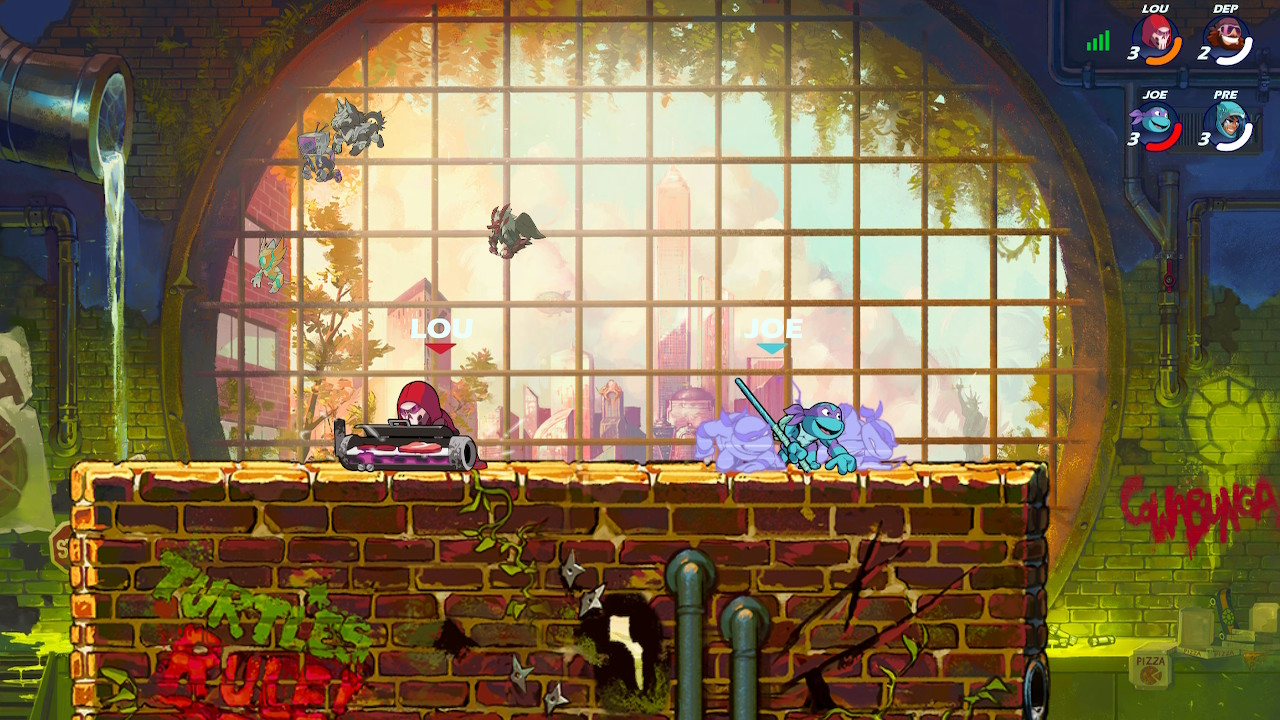Toggle PRE's white stock indicator ring
This screenshot has width=1280, height=720.
[1246, 138]
